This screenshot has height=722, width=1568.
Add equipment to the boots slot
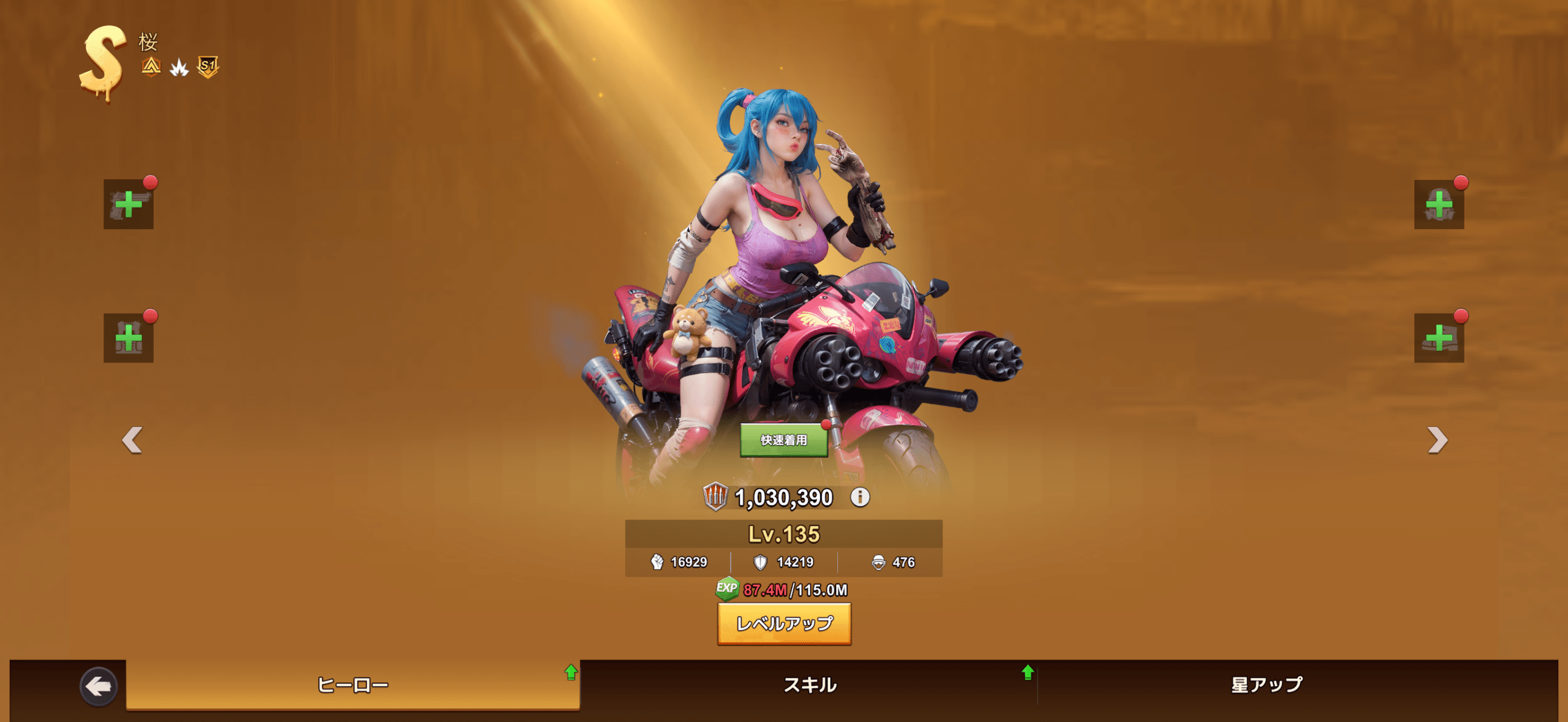[1439, 338]
